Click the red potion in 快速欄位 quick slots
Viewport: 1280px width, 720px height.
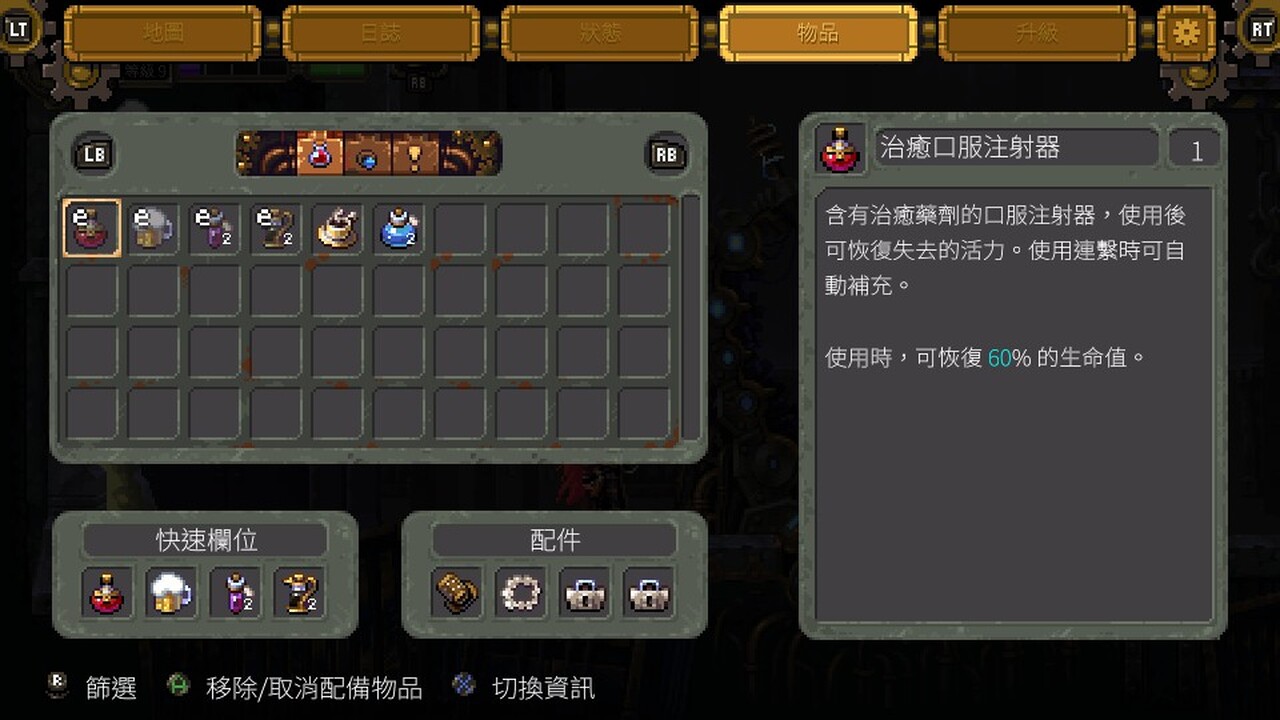[108, 592]
